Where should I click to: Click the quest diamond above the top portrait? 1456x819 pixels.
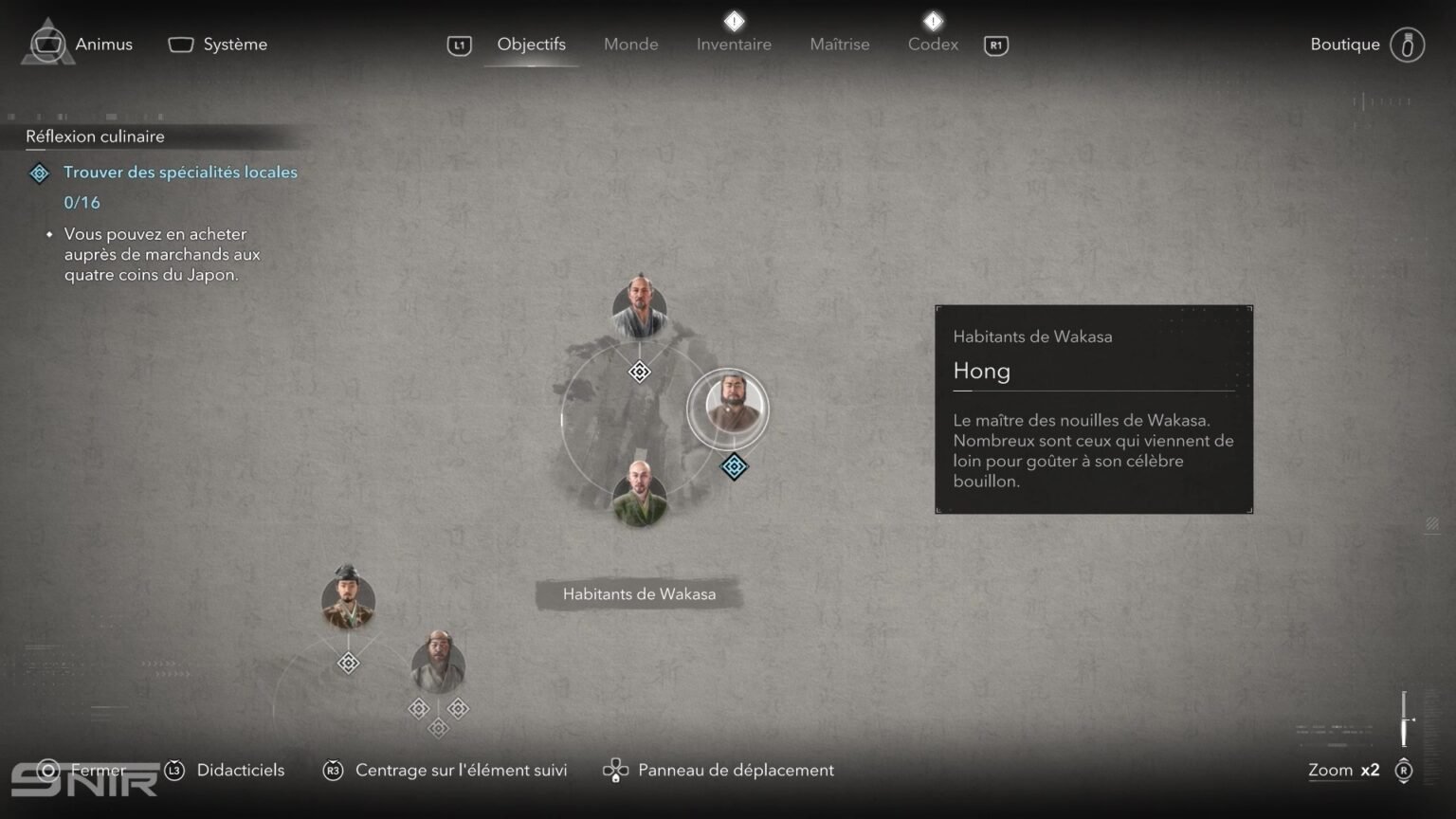[x=639, y=372]
